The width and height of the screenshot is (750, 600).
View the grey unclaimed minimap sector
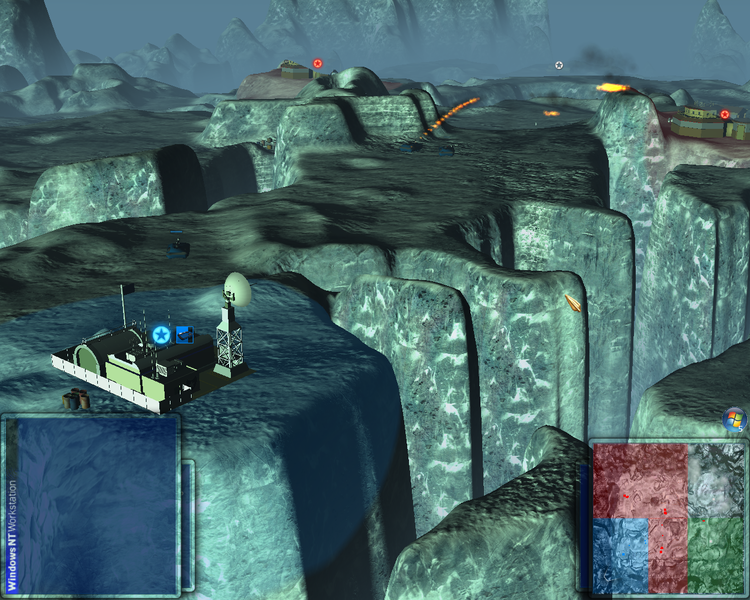click(x=716, y=478)
